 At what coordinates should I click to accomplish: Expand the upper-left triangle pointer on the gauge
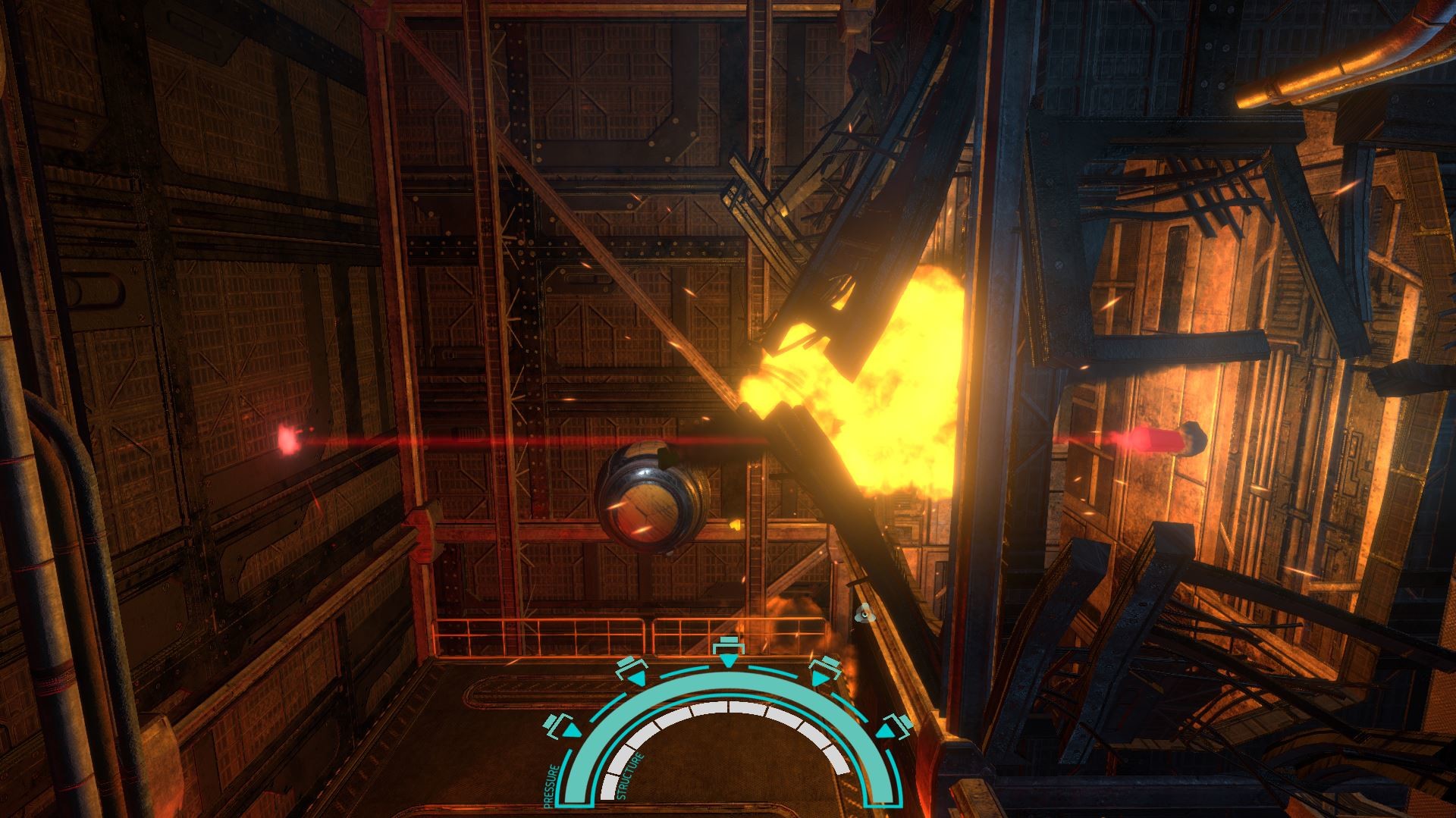click(x=638, y=679)
